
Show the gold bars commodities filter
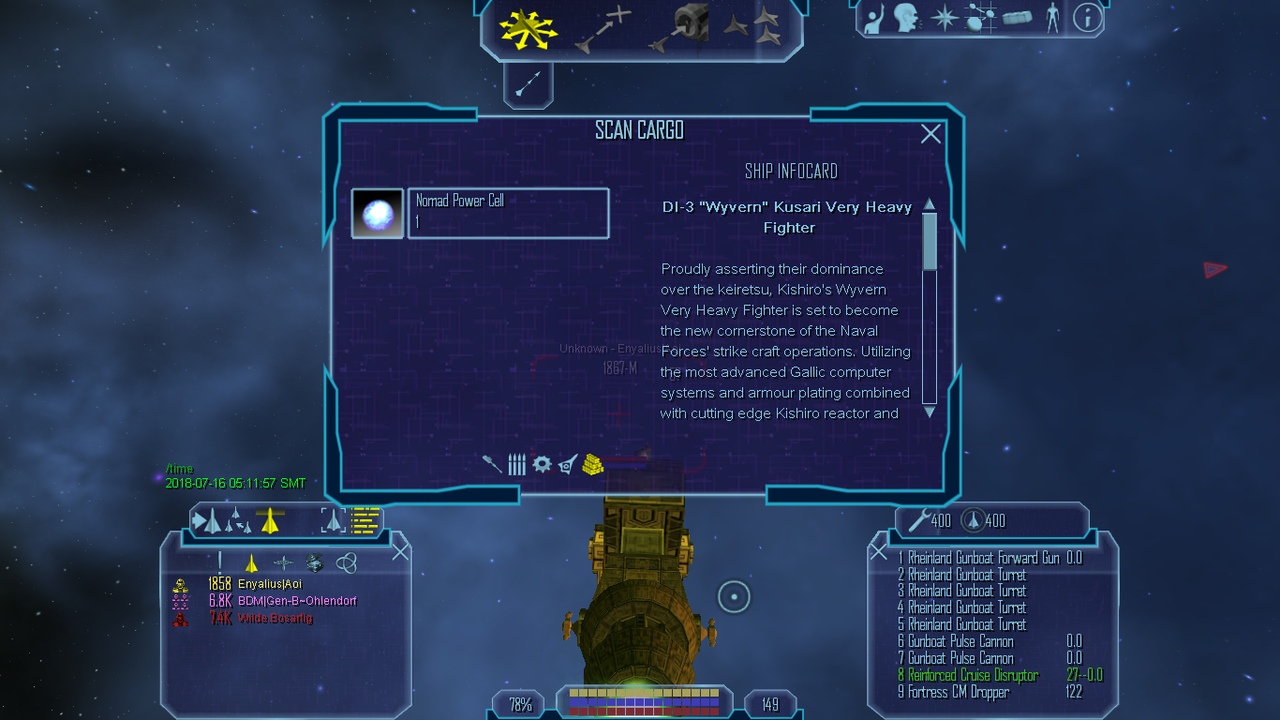click(x=593, y=464)
